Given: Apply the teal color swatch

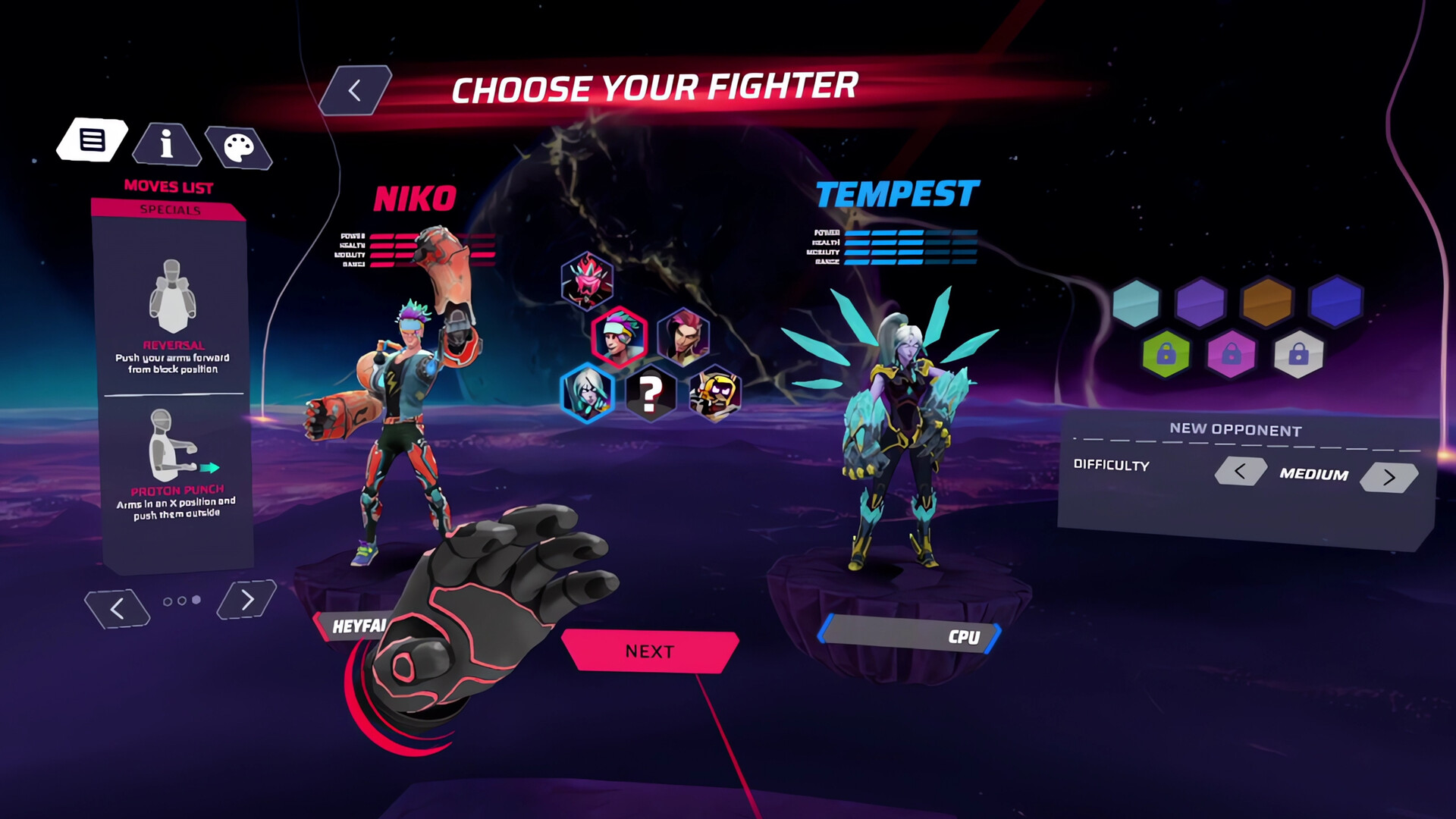Looking at the screenshot, I should (1136, 303).
